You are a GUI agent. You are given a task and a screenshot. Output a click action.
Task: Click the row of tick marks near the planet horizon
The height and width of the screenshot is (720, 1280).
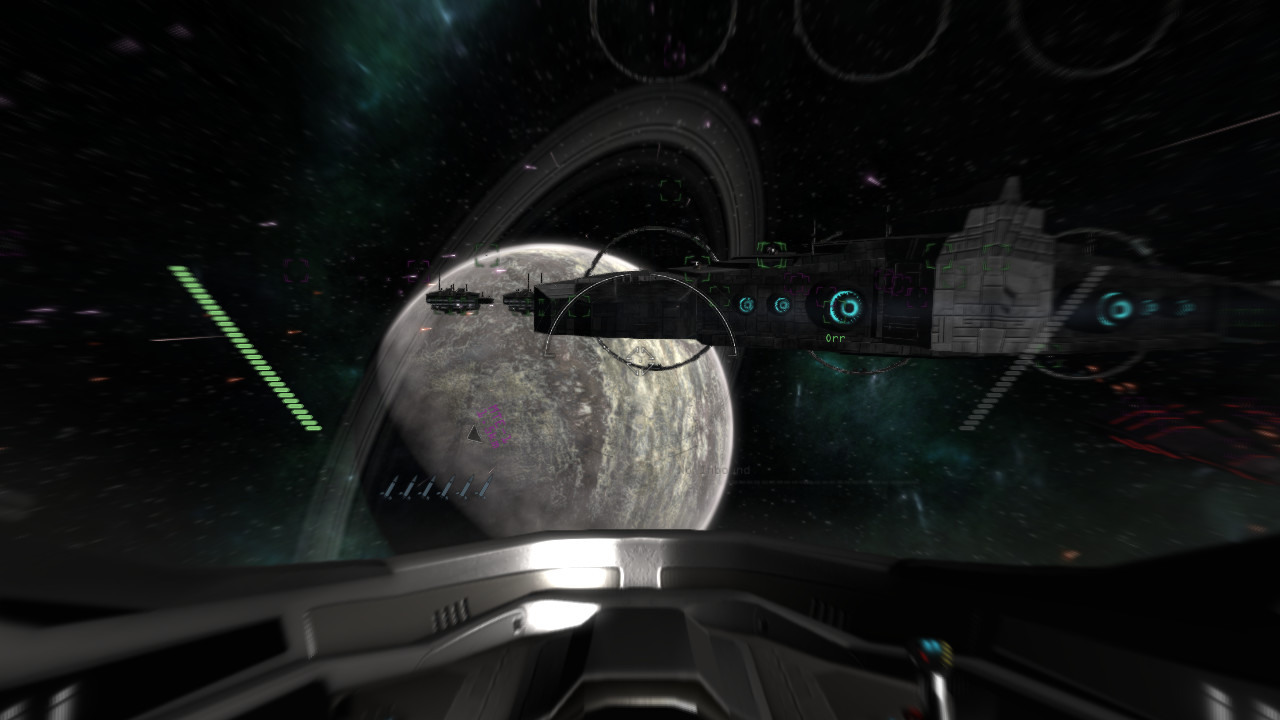point(440,488)
